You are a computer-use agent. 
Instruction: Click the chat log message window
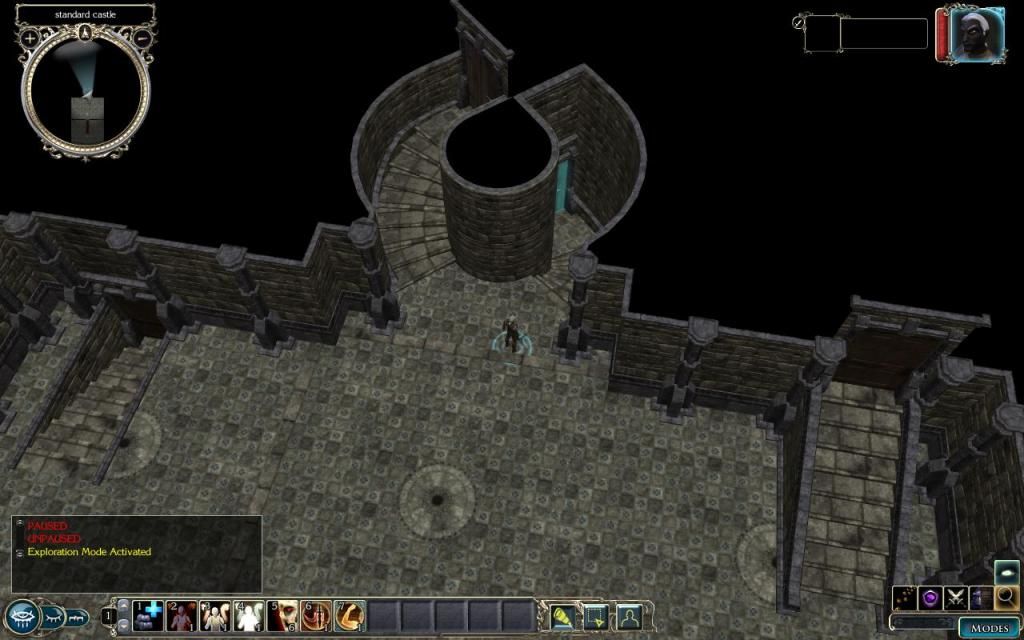[x=137, y=553]
